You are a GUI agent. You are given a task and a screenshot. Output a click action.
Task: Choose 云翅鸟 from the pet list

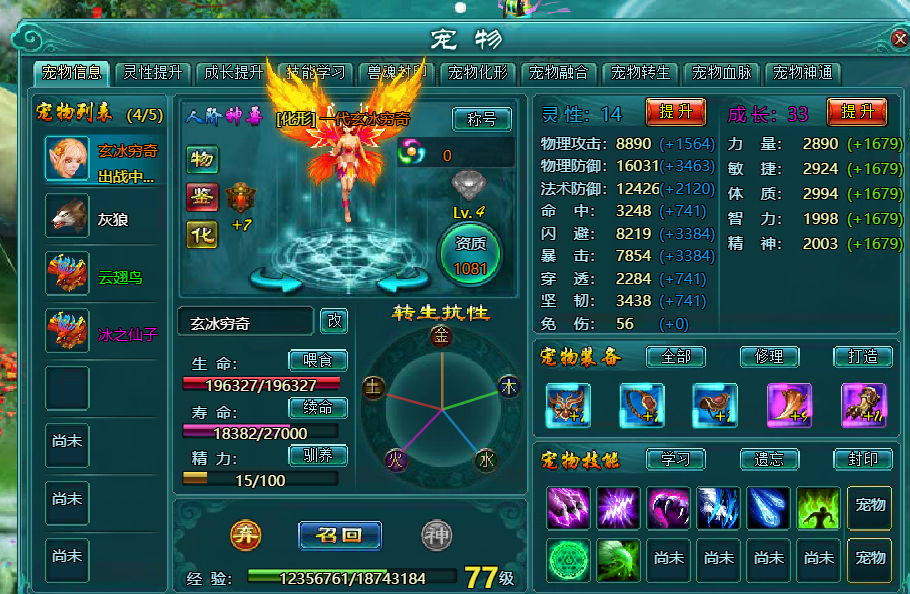(103, 275)
